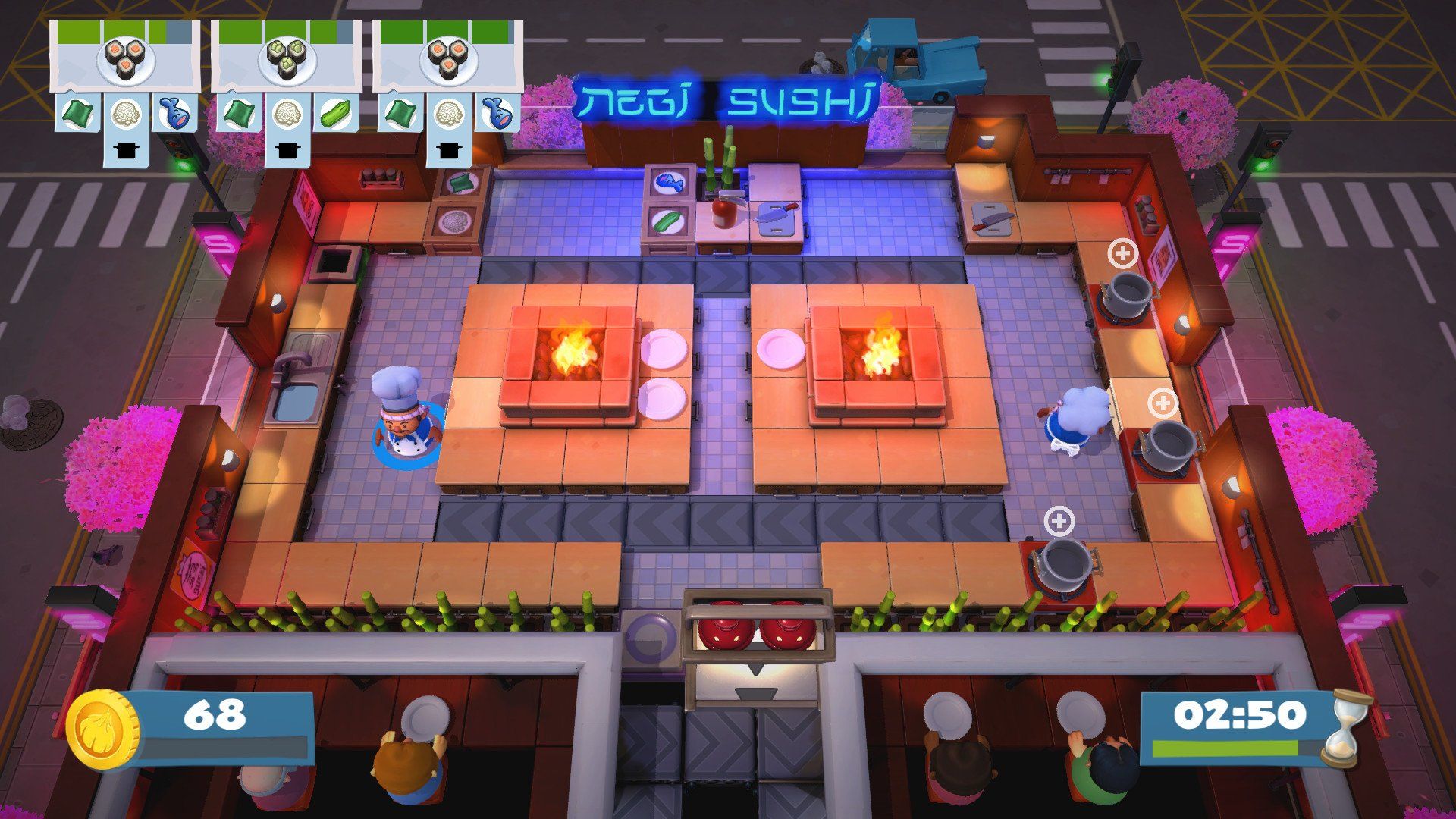Toggle the plus indicator above the bottom-right pot
This screenshot has width=1456, height=819.
pos(1061,521)
